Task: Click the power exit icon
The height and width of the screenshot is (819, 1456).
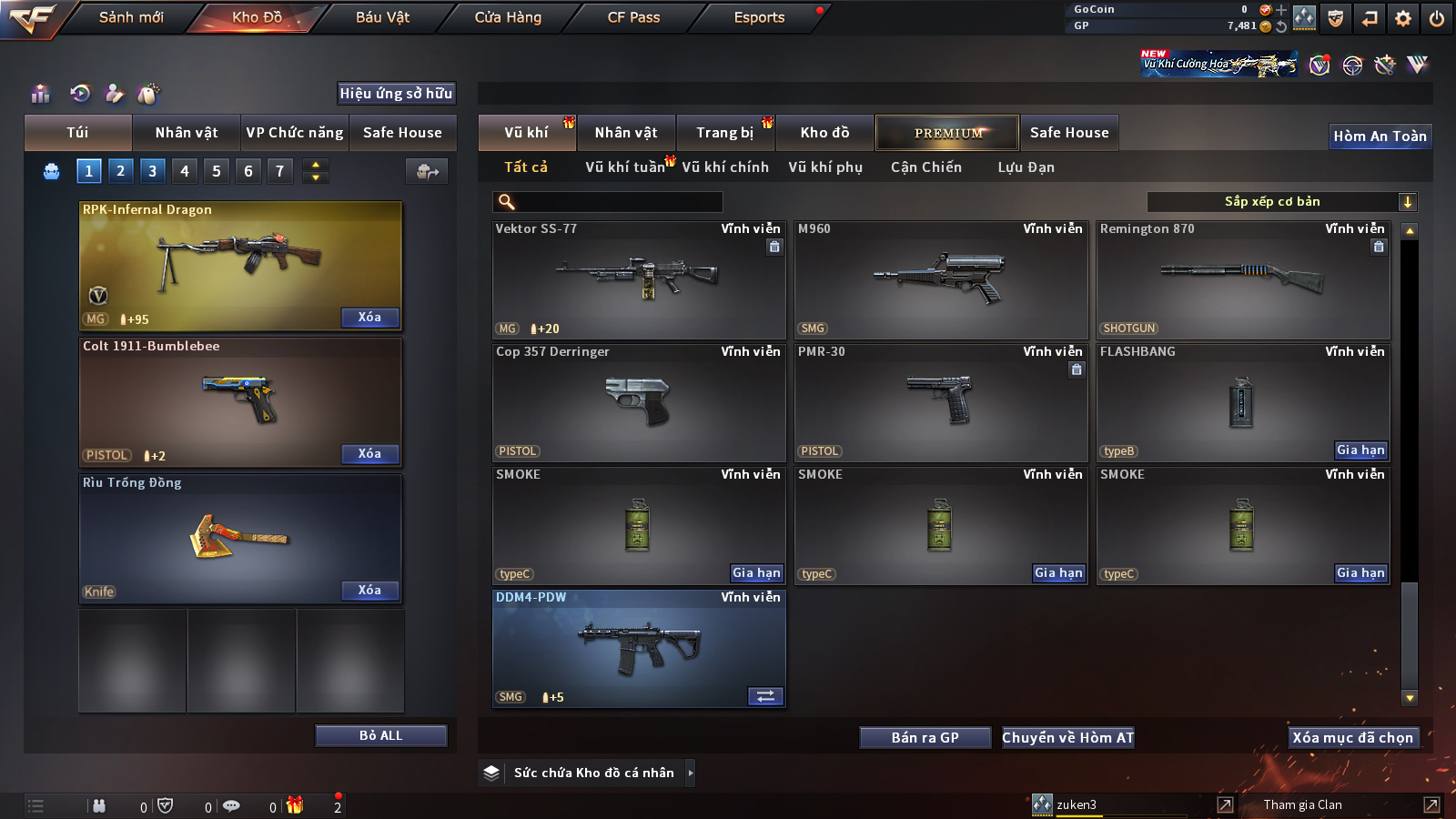Action: (1437, 18)
